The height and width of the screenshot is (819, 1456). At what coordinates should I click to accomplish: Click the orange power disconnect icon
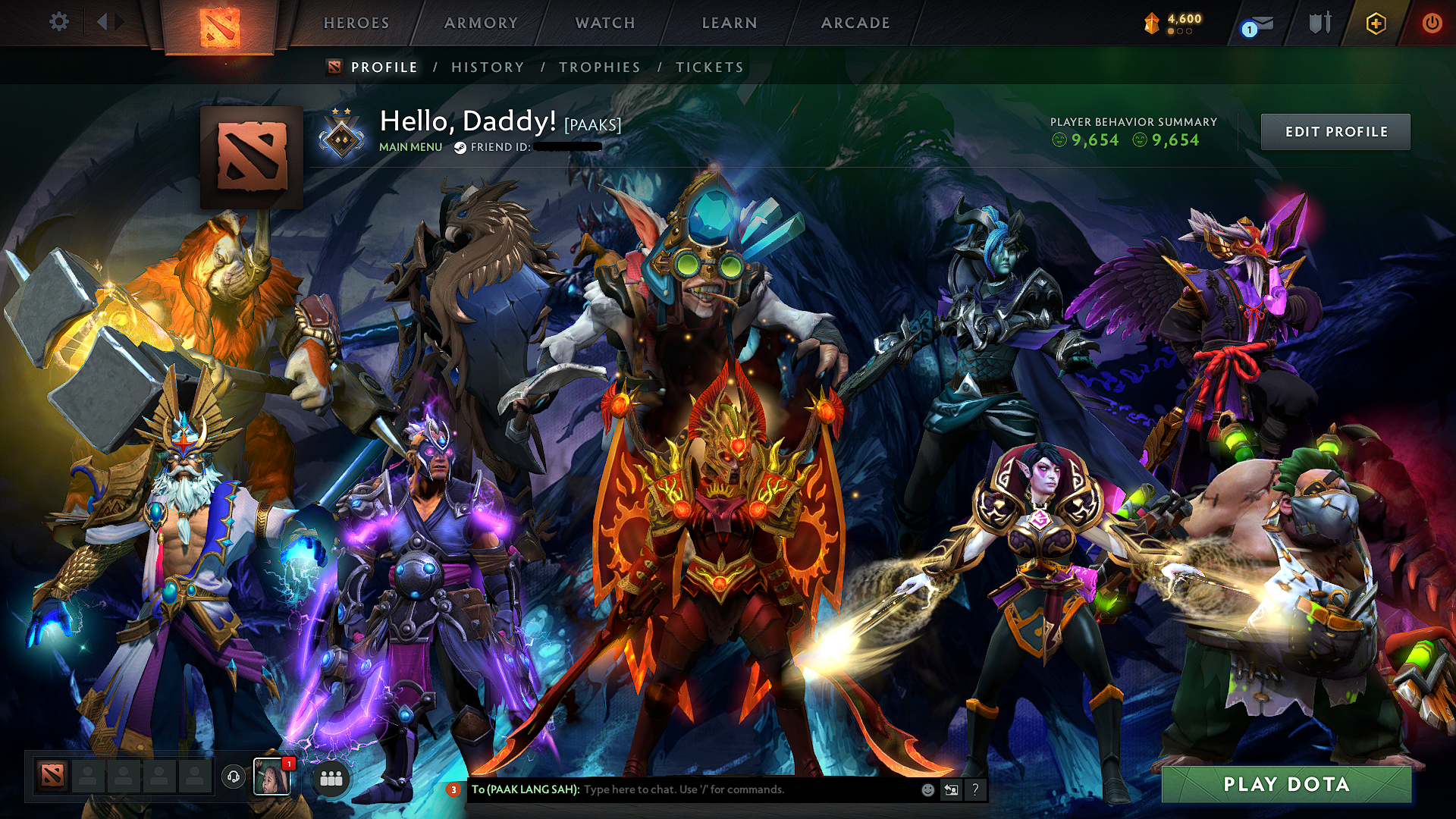point(1432,23)
